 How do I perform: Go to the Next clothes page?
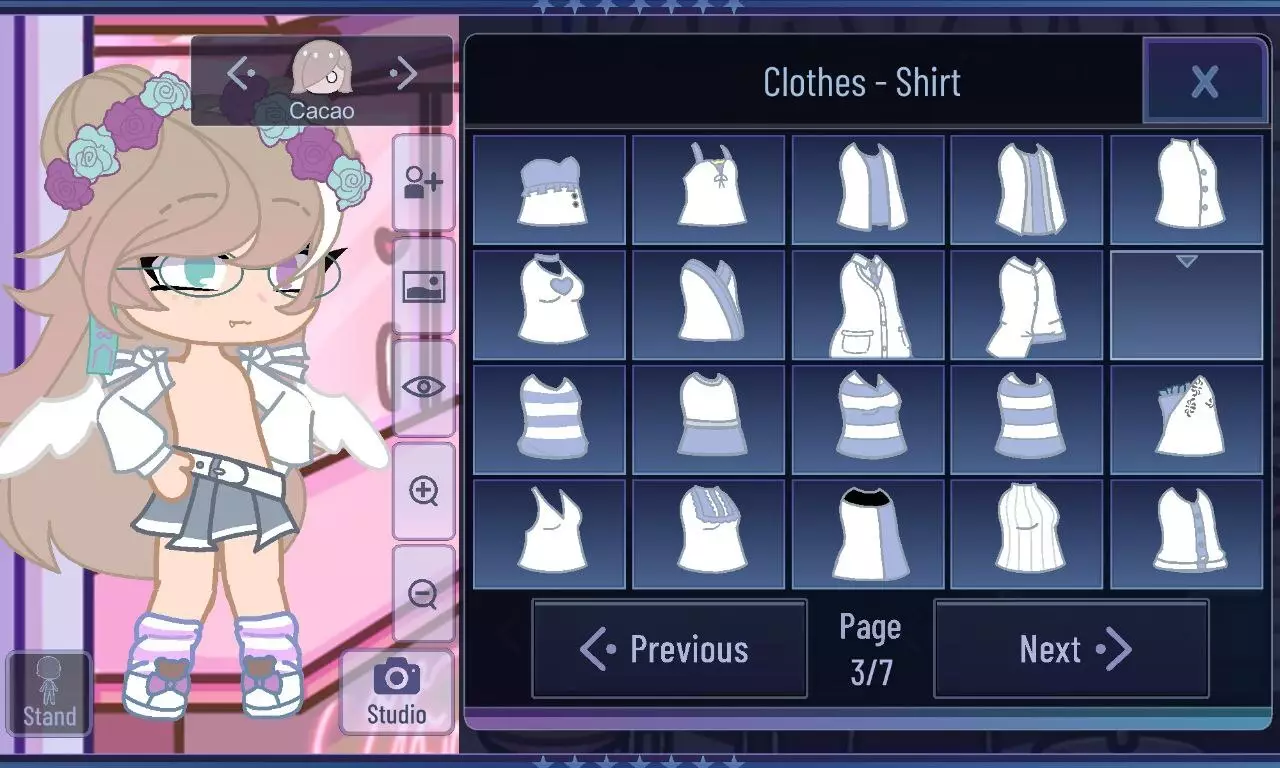click(1070, 650)
